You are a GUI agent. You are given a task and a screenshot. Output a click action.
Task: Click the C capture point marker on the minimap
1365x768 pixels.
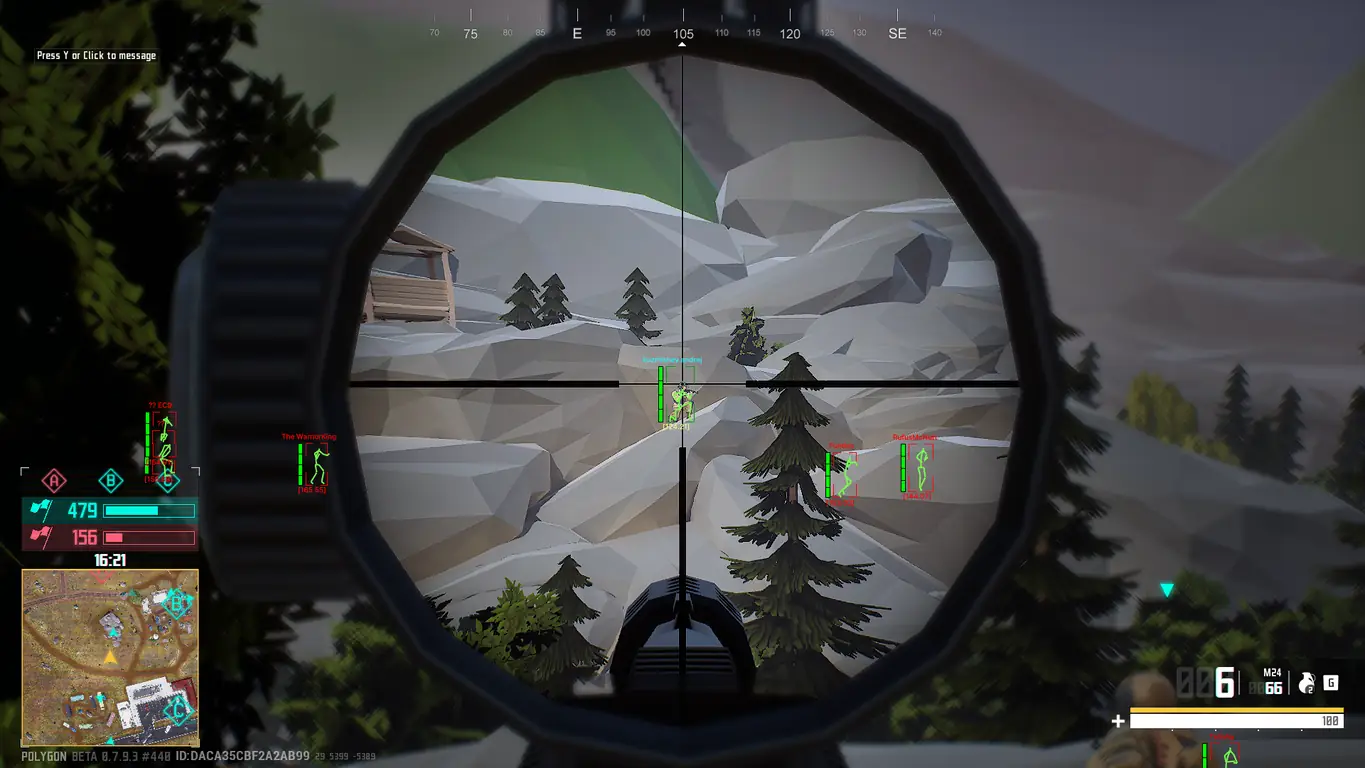click(177, 712)
